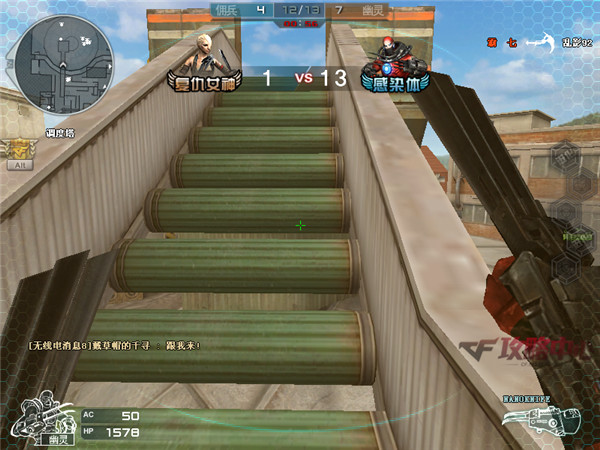Click the radio message in chat
This screenshot has height=450, width=600.
coord(115,346)
